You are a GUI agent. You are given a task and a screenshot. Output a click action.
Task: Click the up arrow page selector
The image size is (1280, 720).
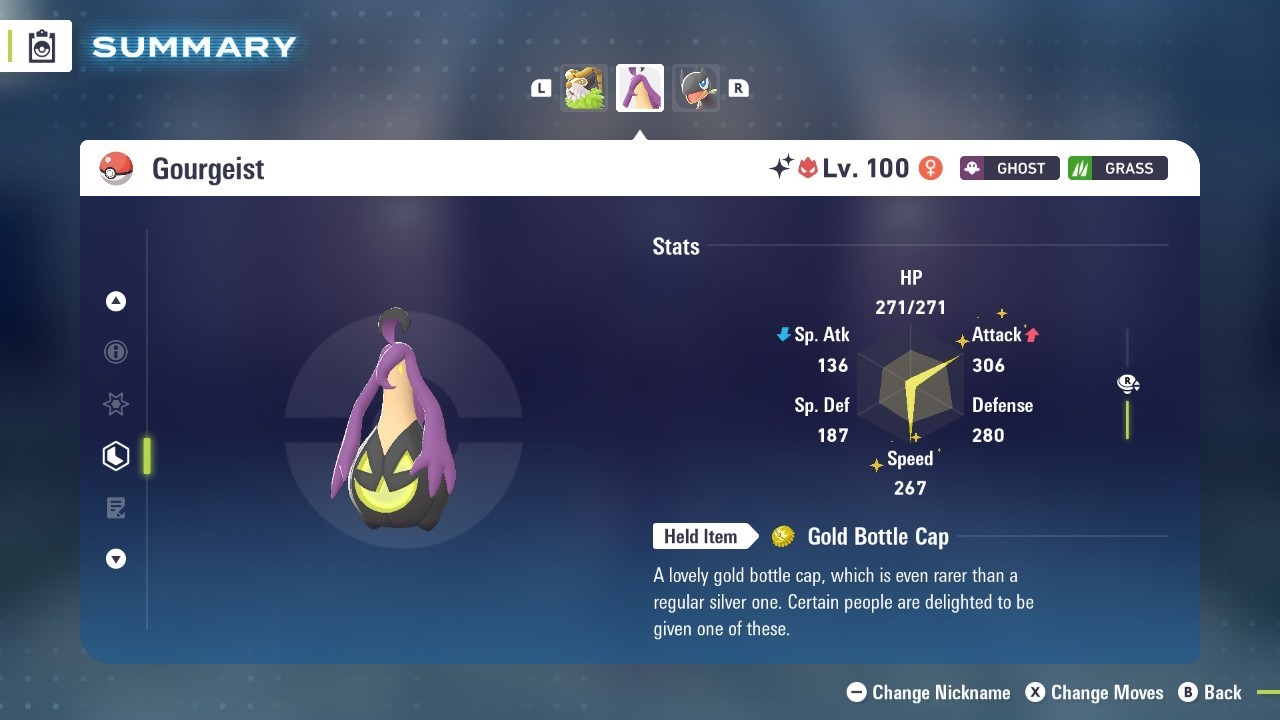pyautogui.click(x=116, y=301)
